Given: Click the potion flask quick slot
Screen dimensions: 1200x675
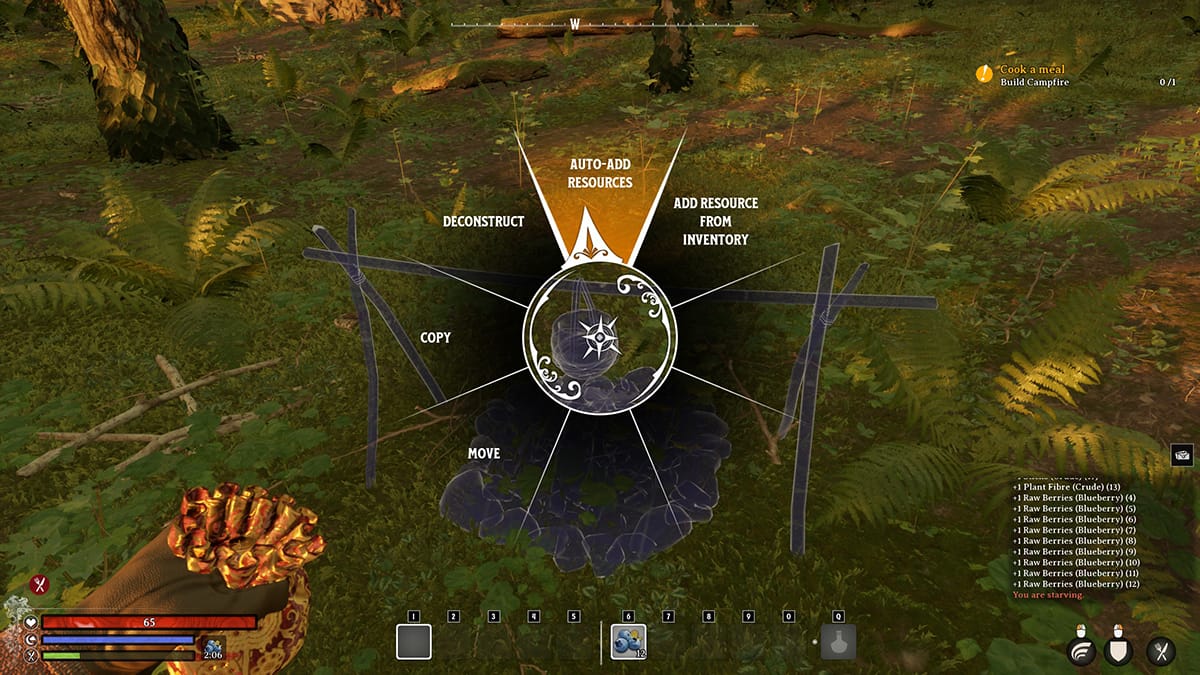Looking at the screenshot, I should click(x=838, y=641).
